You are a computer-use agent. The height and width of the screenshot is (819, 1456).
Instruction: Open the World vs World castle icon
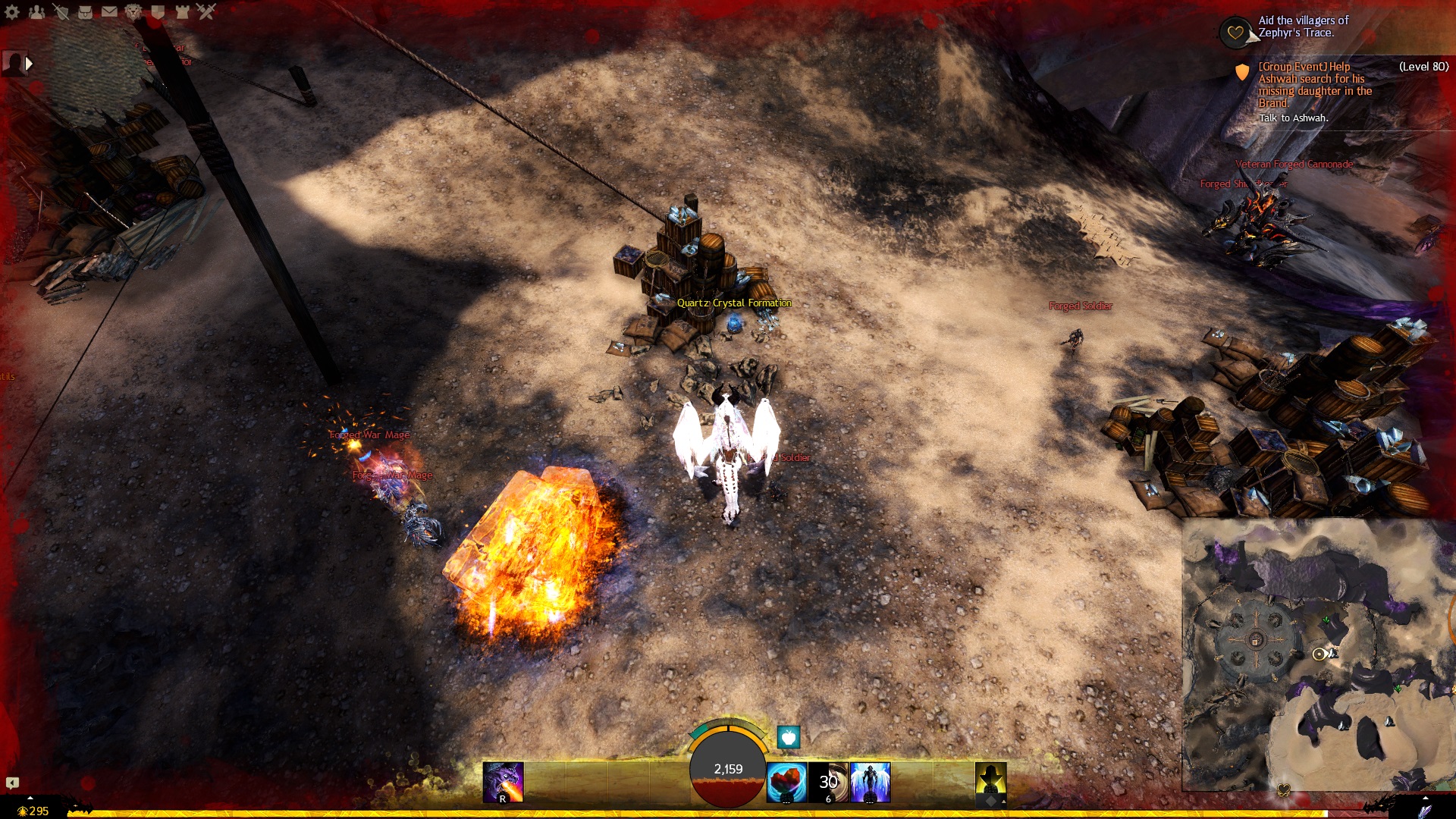pyautogui.click(x=182, y=11)
